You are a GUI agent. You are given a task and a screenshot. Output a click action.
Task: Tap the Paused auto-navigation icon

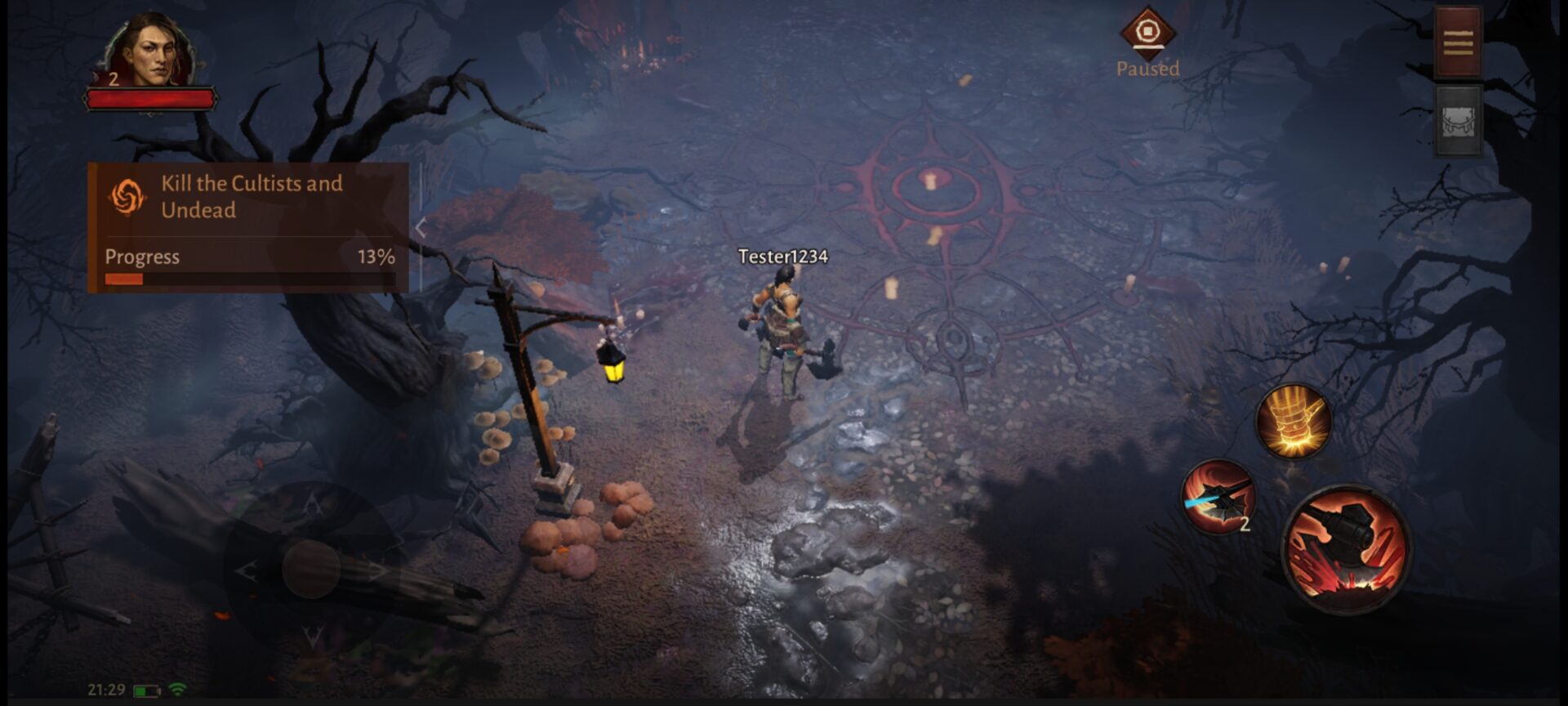[x=1147, y=34]
